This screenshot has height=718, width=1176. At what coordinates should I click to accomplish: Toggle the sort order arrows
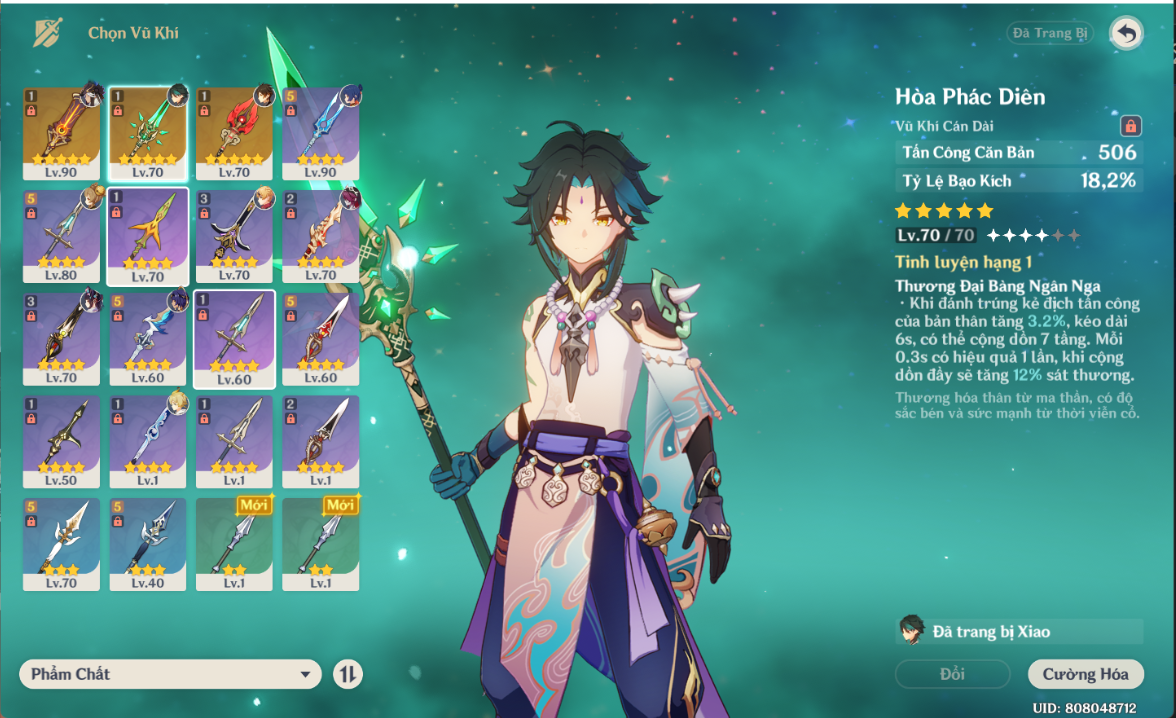click(347, 674)
